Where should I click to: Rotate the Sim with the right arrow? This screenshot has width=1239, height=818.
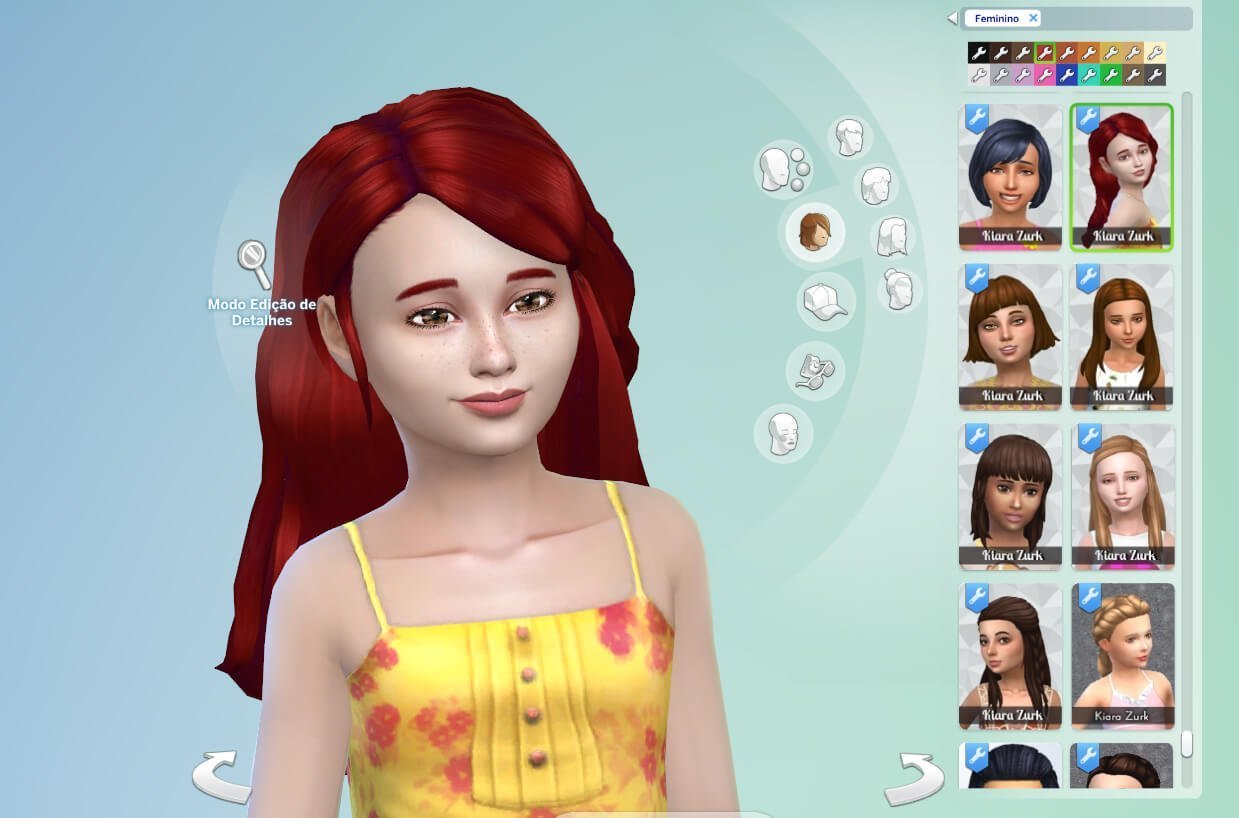coord(913,779)
